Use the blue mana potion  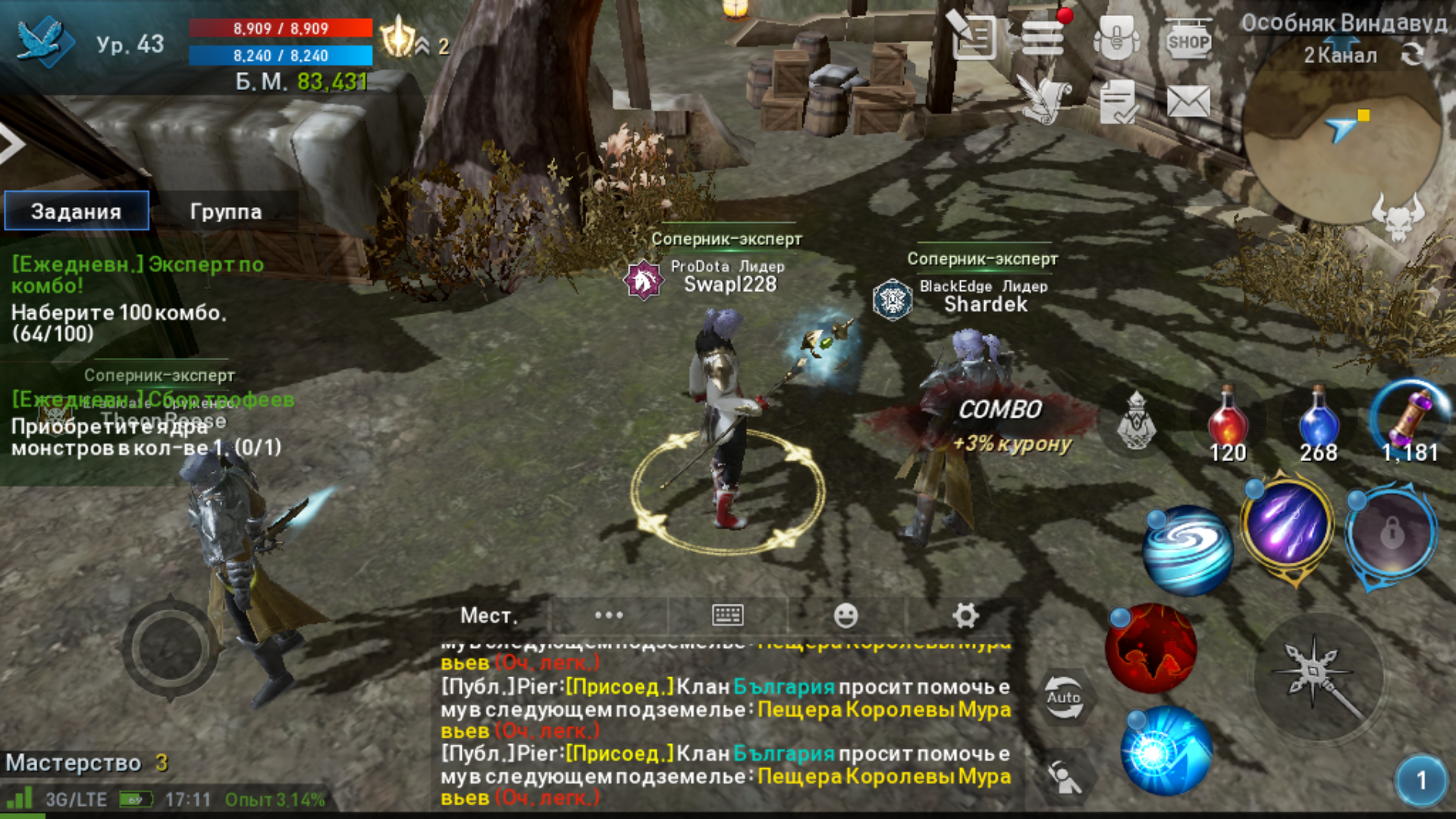[1318, 422]
